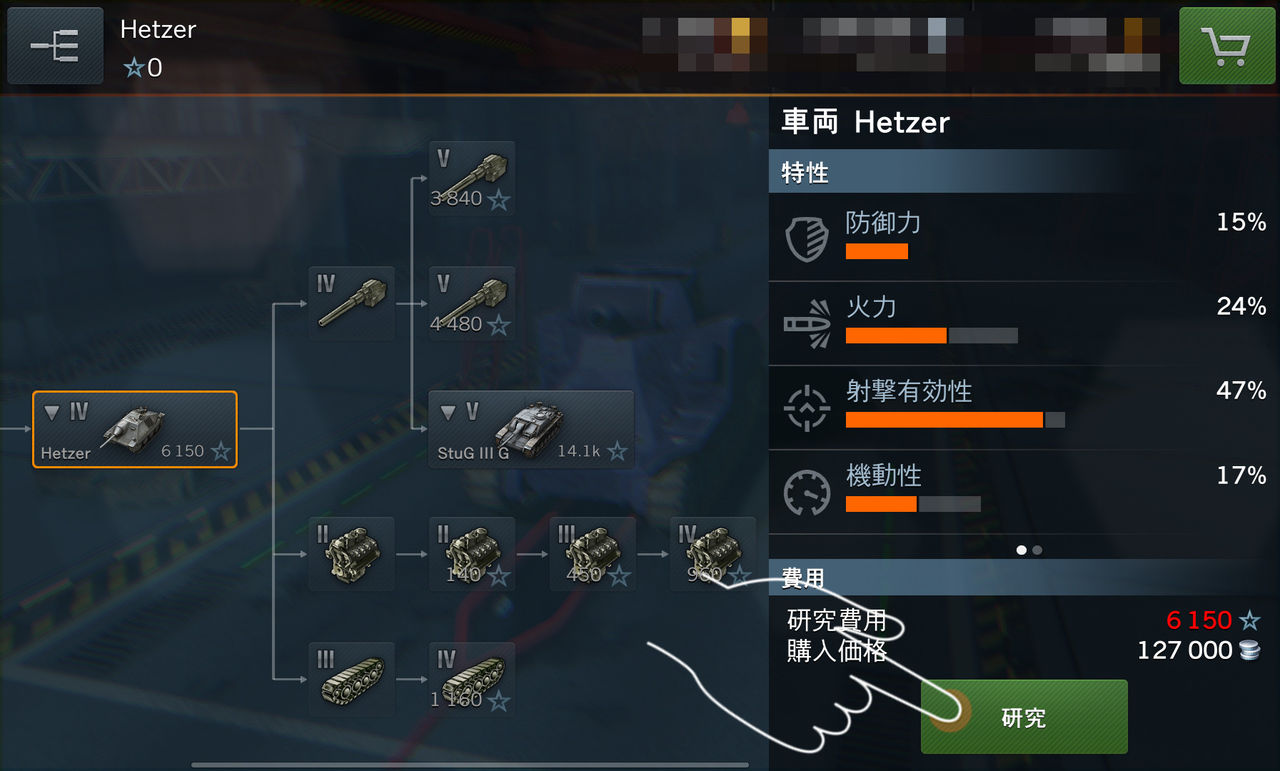Image resolution: width=1280 pixels, height=771 pixels.
Task: Select the Tier V gun costing 4 480
Action: 471,303
